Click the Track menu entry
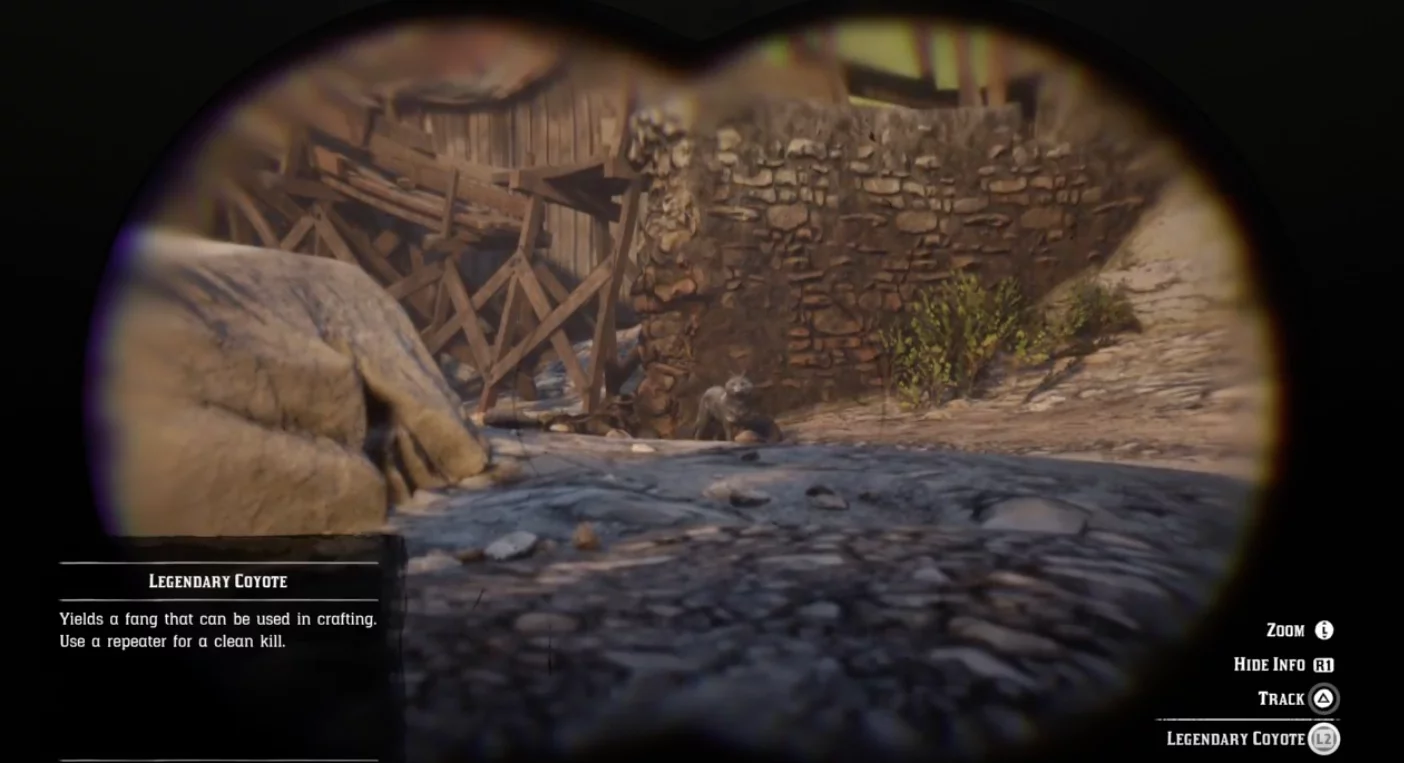1404x763 pixels. [x=1282, y=699]
